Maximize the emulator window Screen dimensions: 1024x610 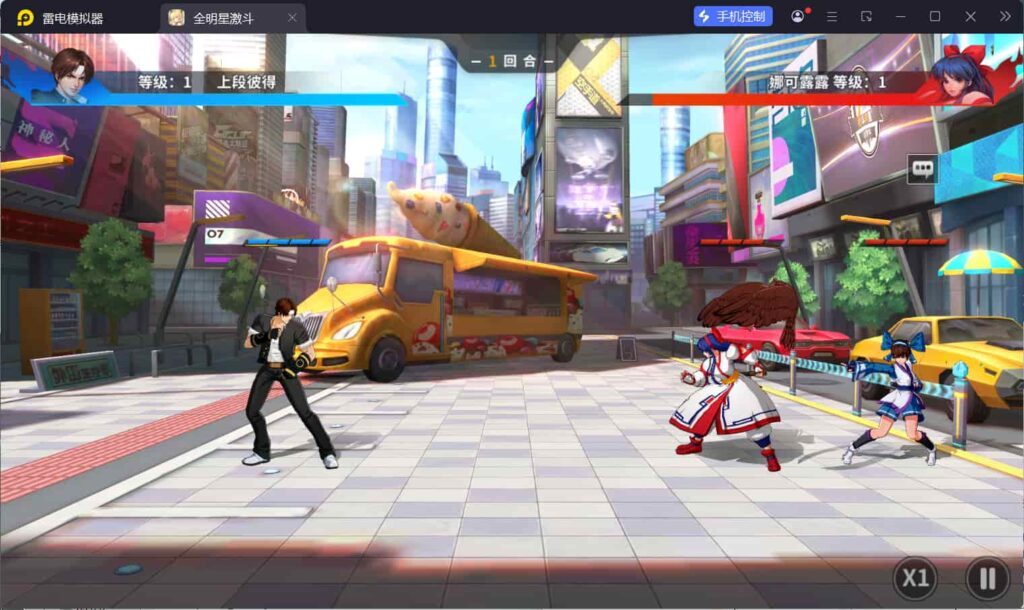[935, 17]
